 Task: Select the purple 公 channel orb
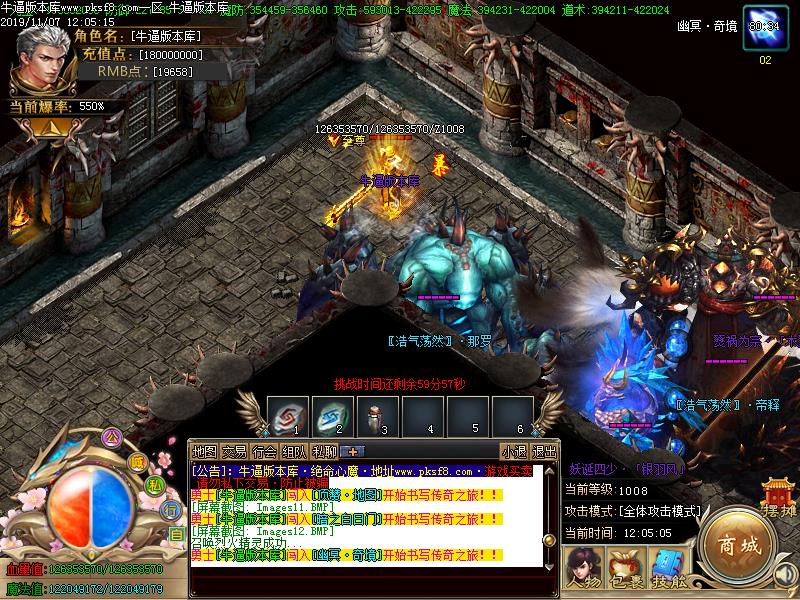[112, 437]
